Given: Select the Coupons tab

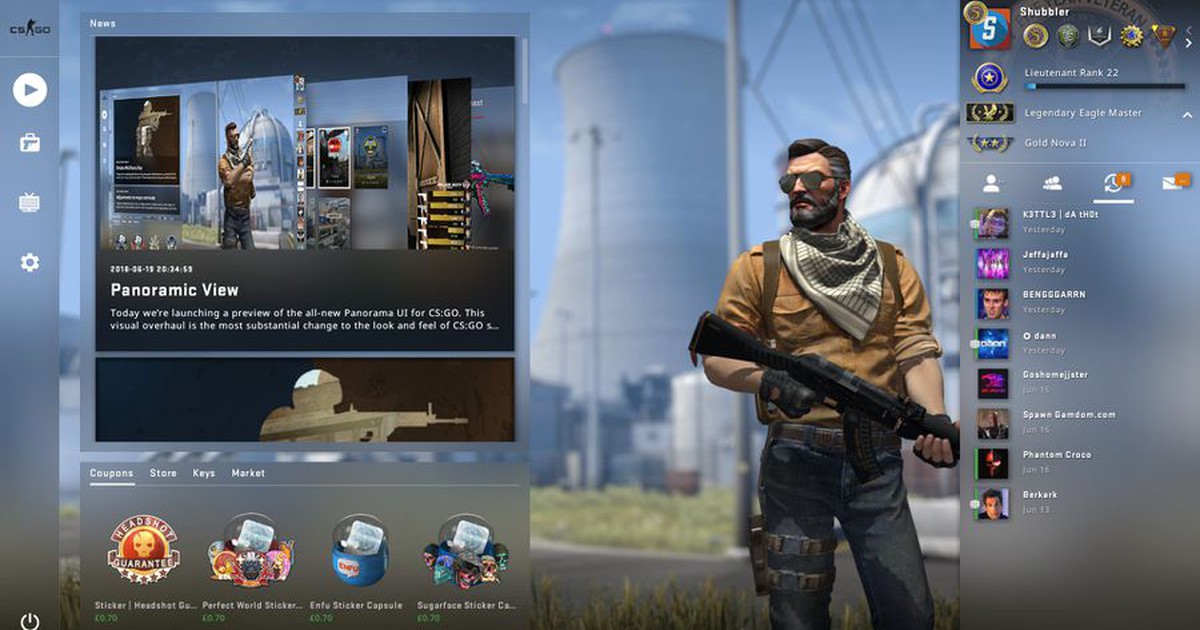Looking at the screenshot, I should point(111,473).
